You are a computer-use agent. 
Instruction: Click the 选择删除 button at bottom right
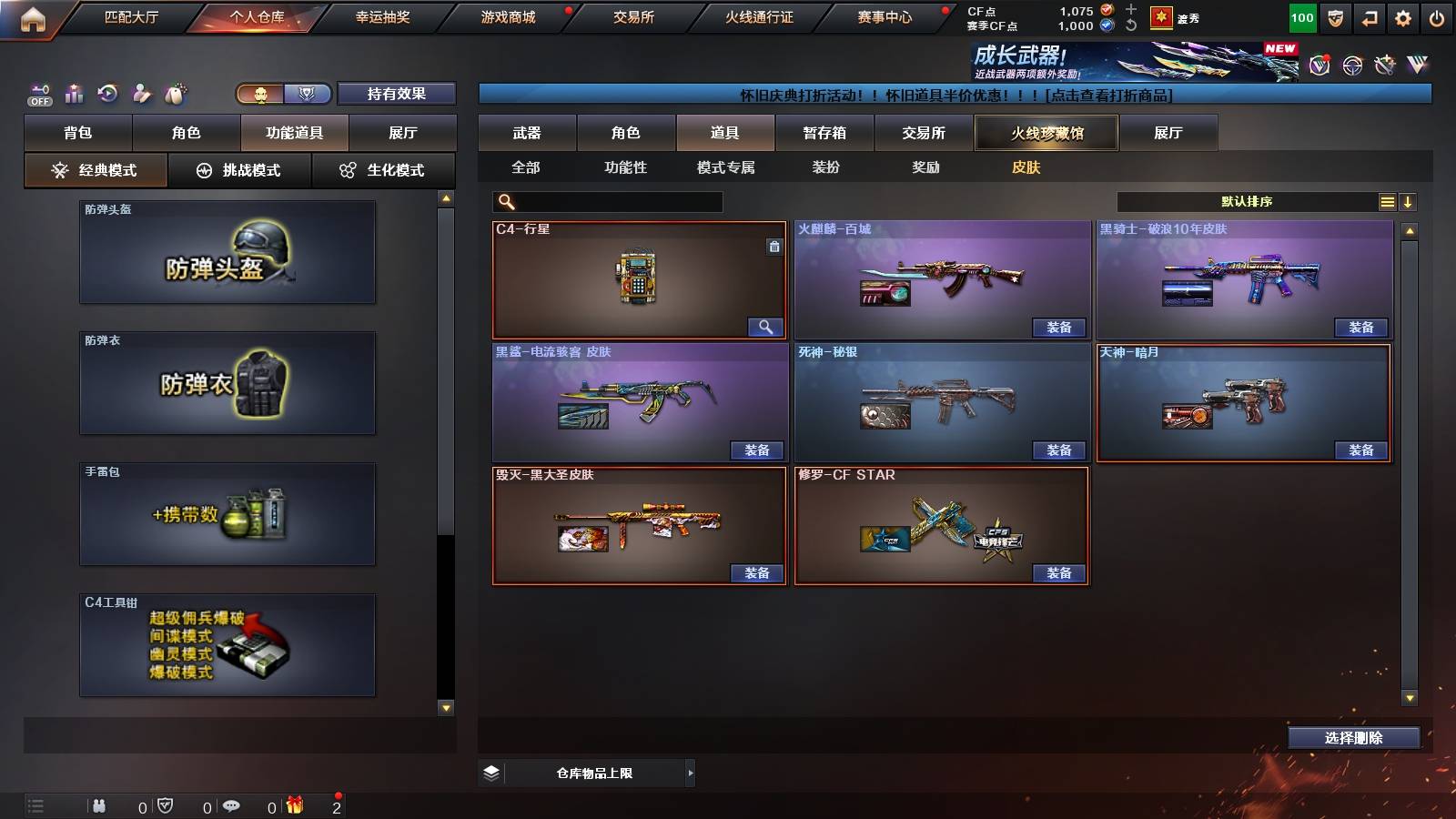(1353, 738)
